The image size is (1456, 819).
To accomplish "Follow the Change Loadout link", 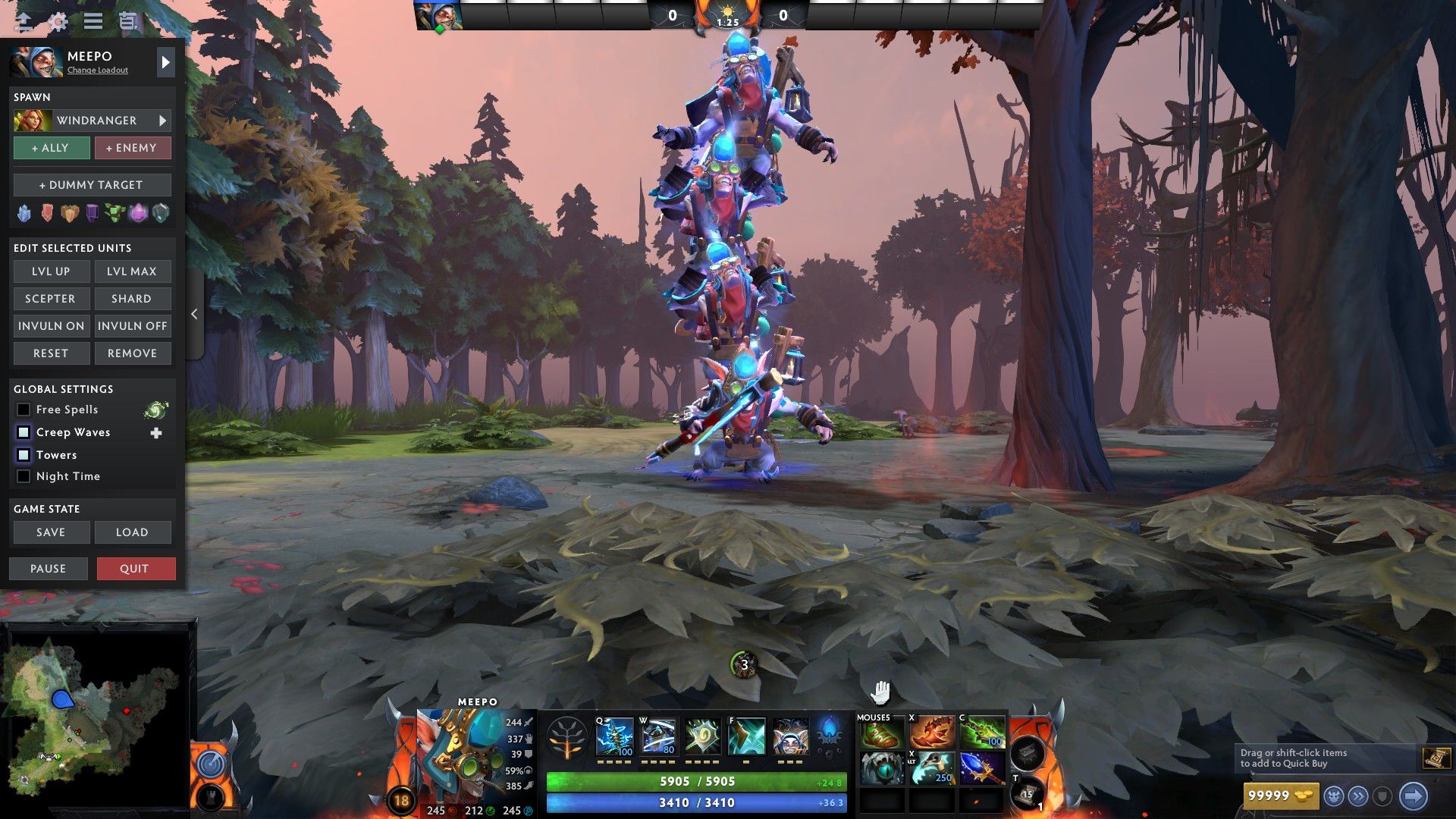I will pyautogui.click(x=97, y=71).
